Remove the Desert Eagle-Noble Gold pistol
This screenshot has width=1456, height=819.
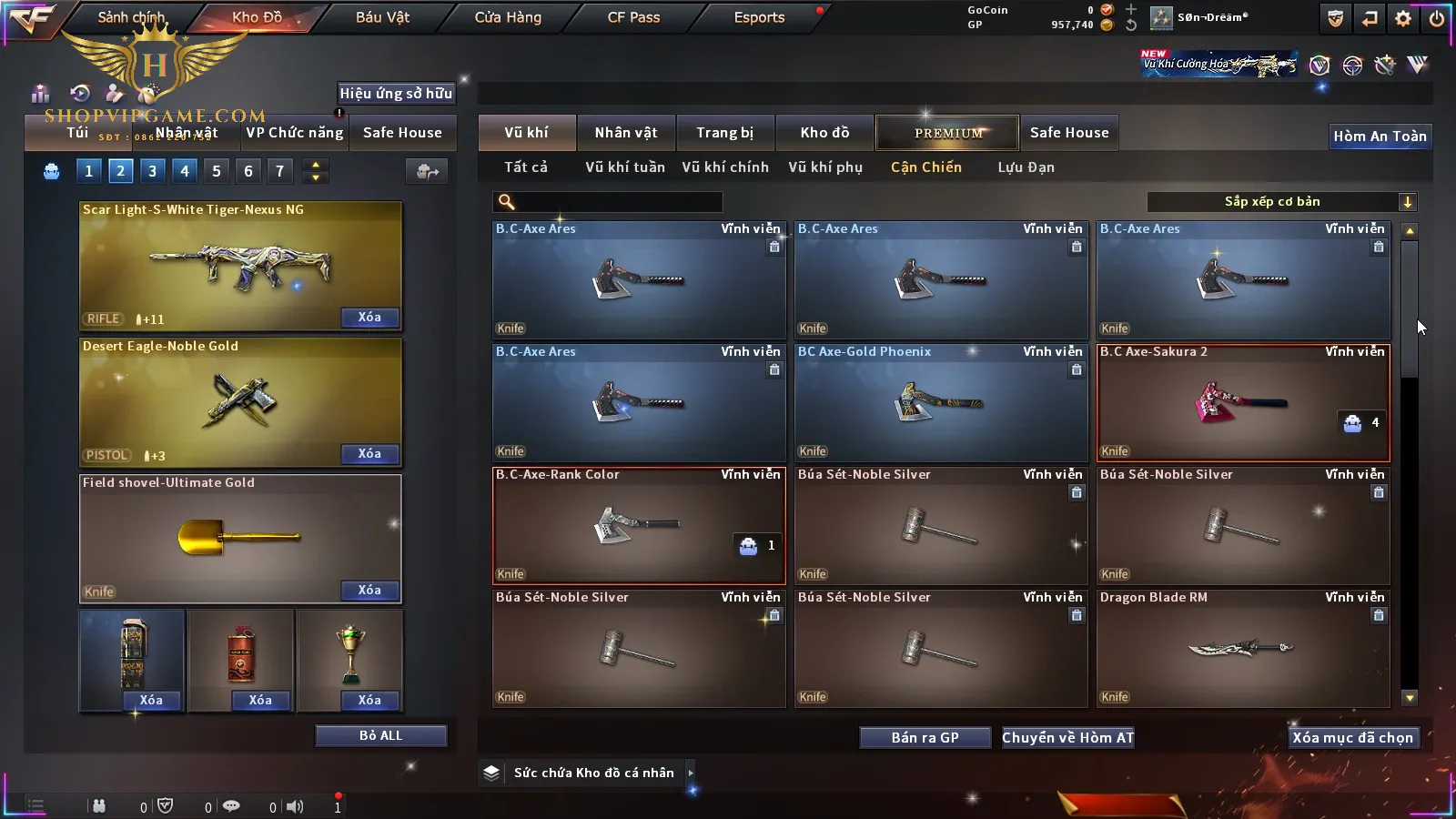[x=369, y=454]
